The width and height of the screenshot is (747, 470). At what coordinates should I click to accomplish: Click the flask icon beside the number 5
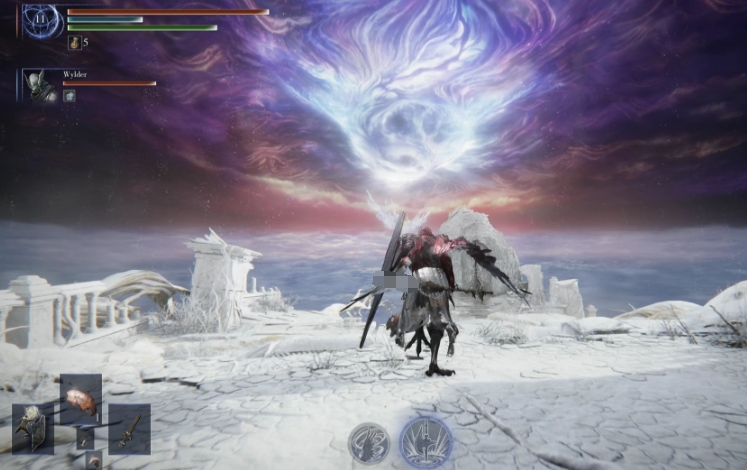click(74, 42)
